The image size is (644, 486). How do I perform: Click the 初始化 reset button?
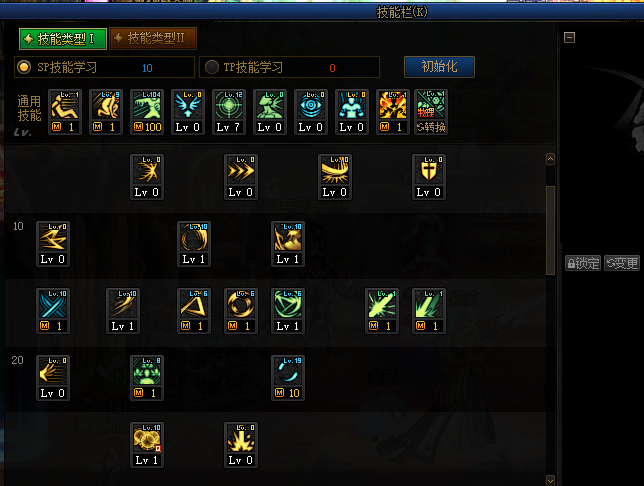(439, 67)
